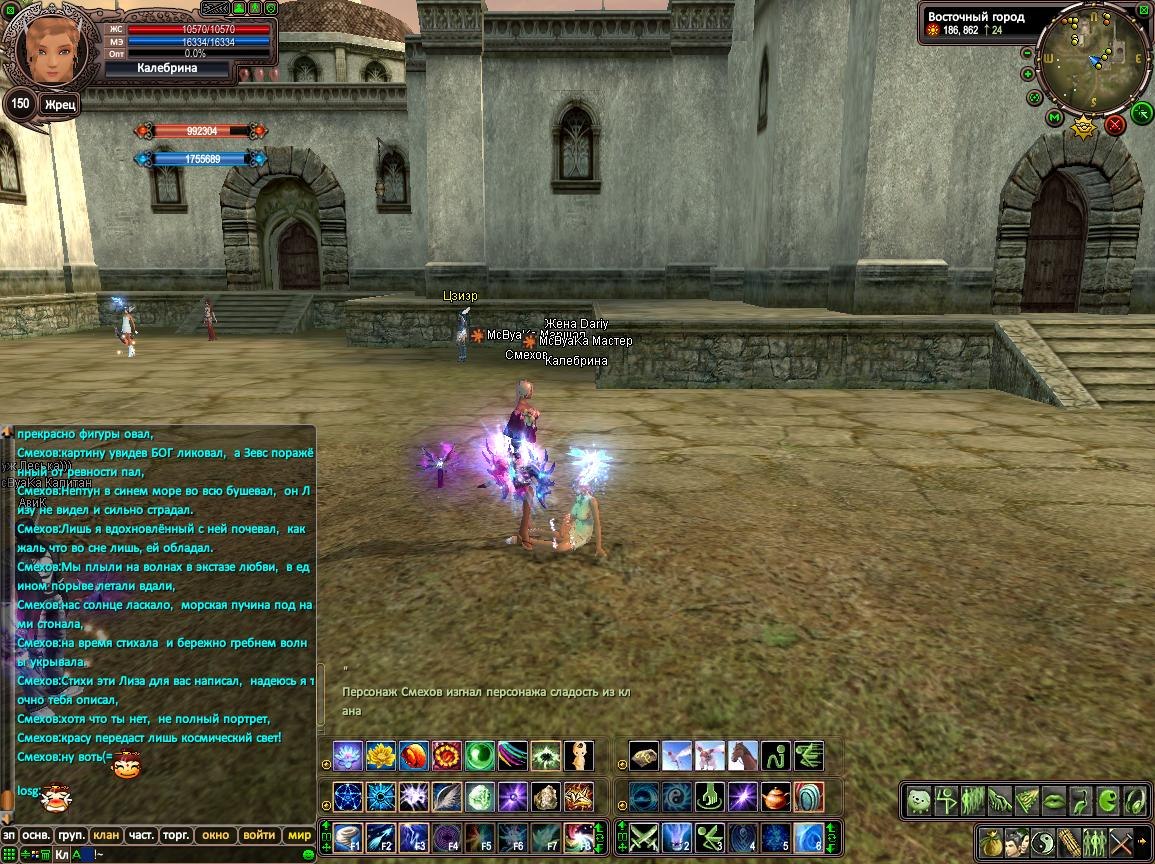Use the teapot item slot

[776, 797]
